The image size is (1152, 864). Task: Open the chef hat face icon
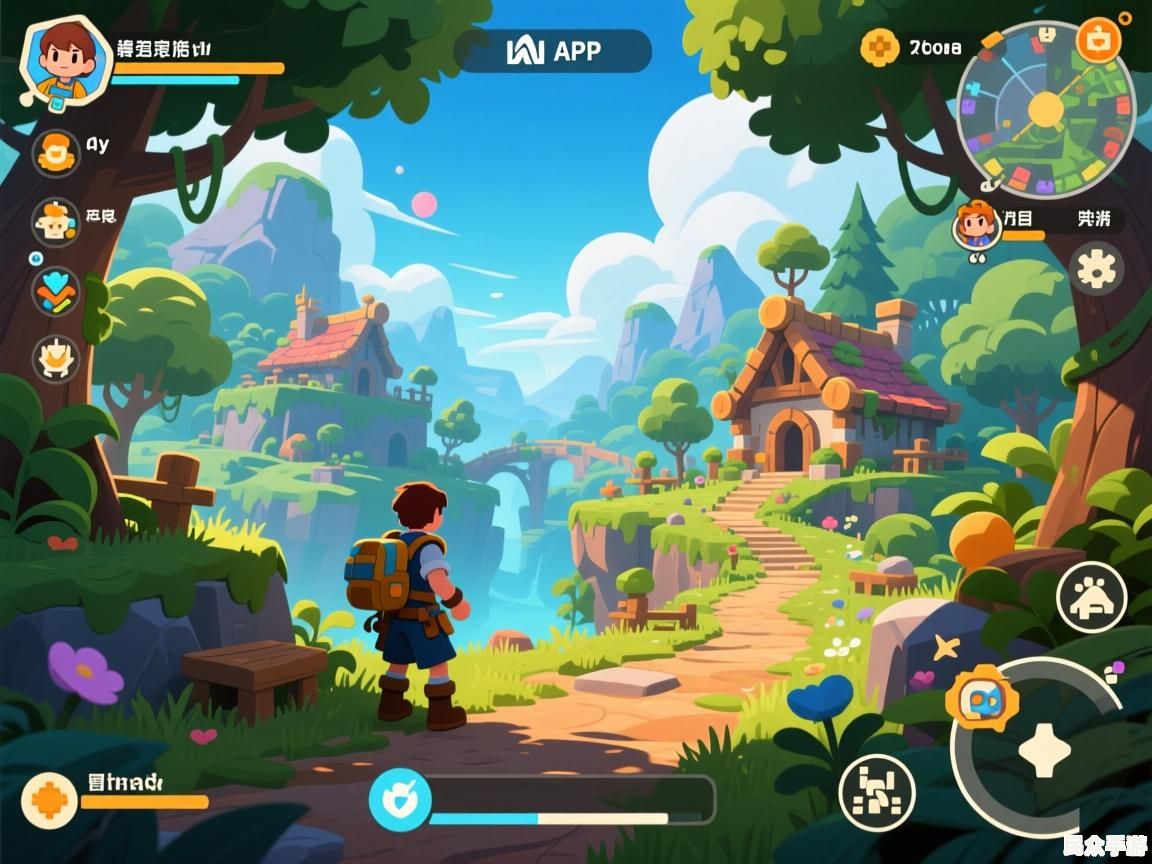pos(56,222)
